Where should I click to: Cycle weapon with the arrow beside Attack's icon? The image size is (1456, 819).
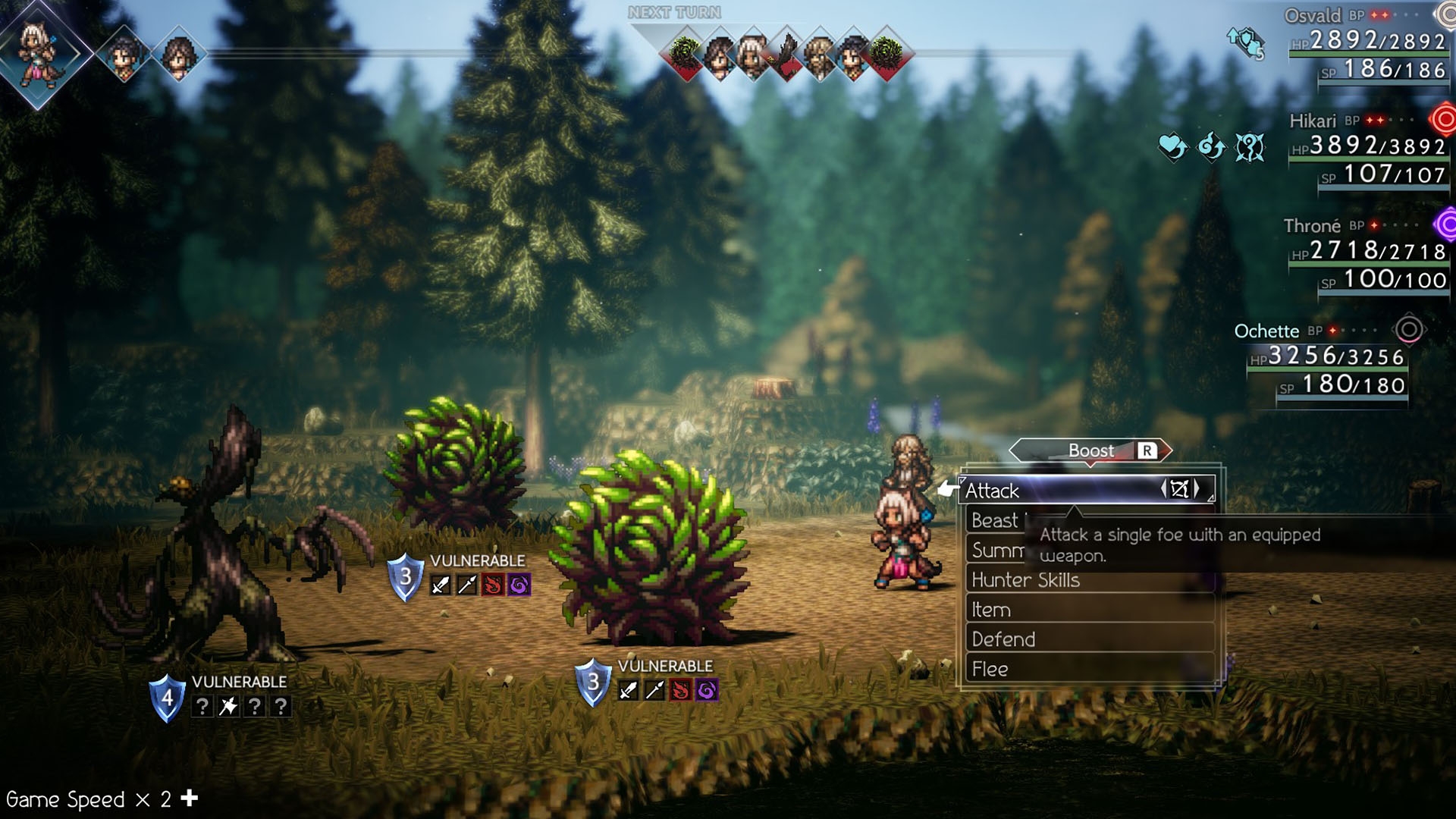click(1197, 489)
